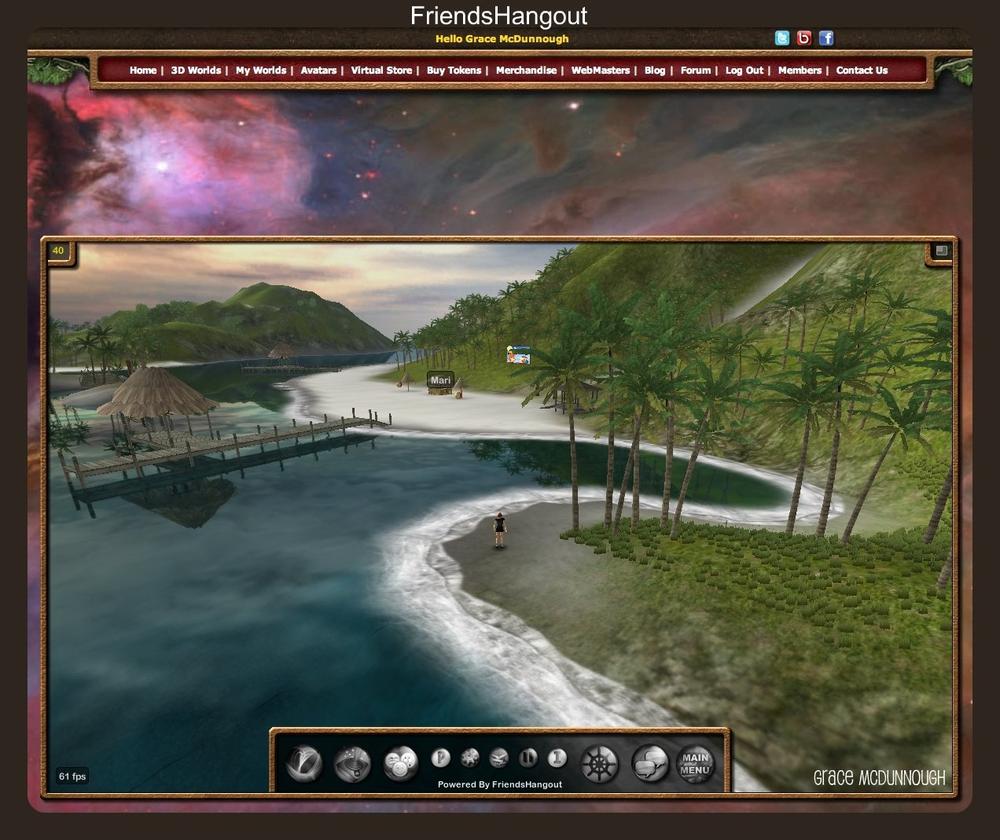Open the Members page
The image size is (1000, 840).
799,71
